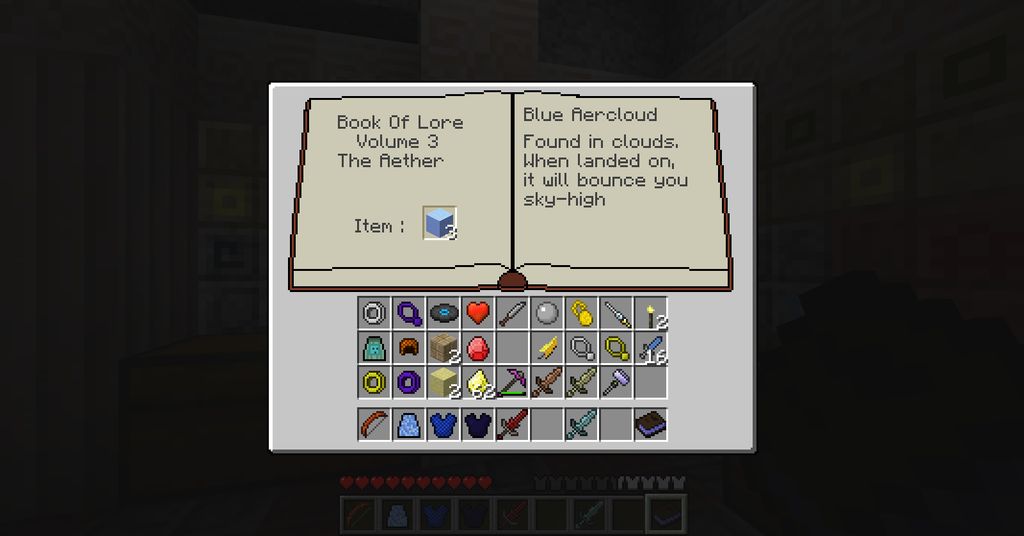Select the golden feather item
This screenshot has width=1024, height=536.
point(547,348)
